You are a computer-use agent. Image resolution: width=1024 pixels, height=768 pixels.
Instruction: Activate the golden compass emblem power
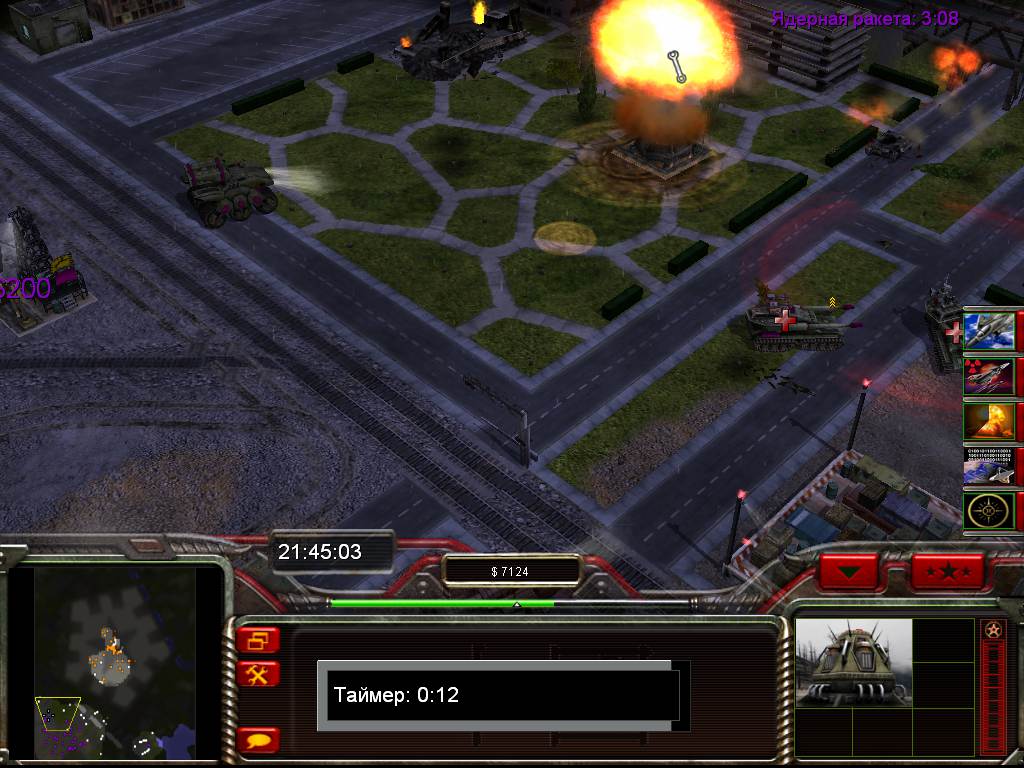(988, 511)
